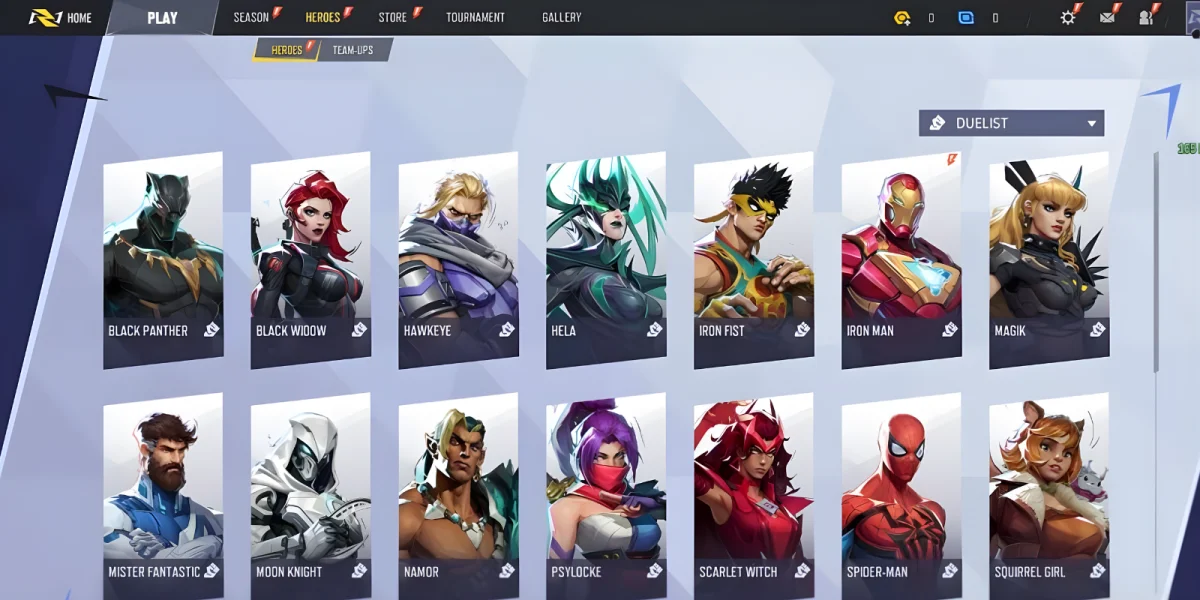Switch to the Team-Ups tab
The image size is (1200, 600).
pos(353,50)
